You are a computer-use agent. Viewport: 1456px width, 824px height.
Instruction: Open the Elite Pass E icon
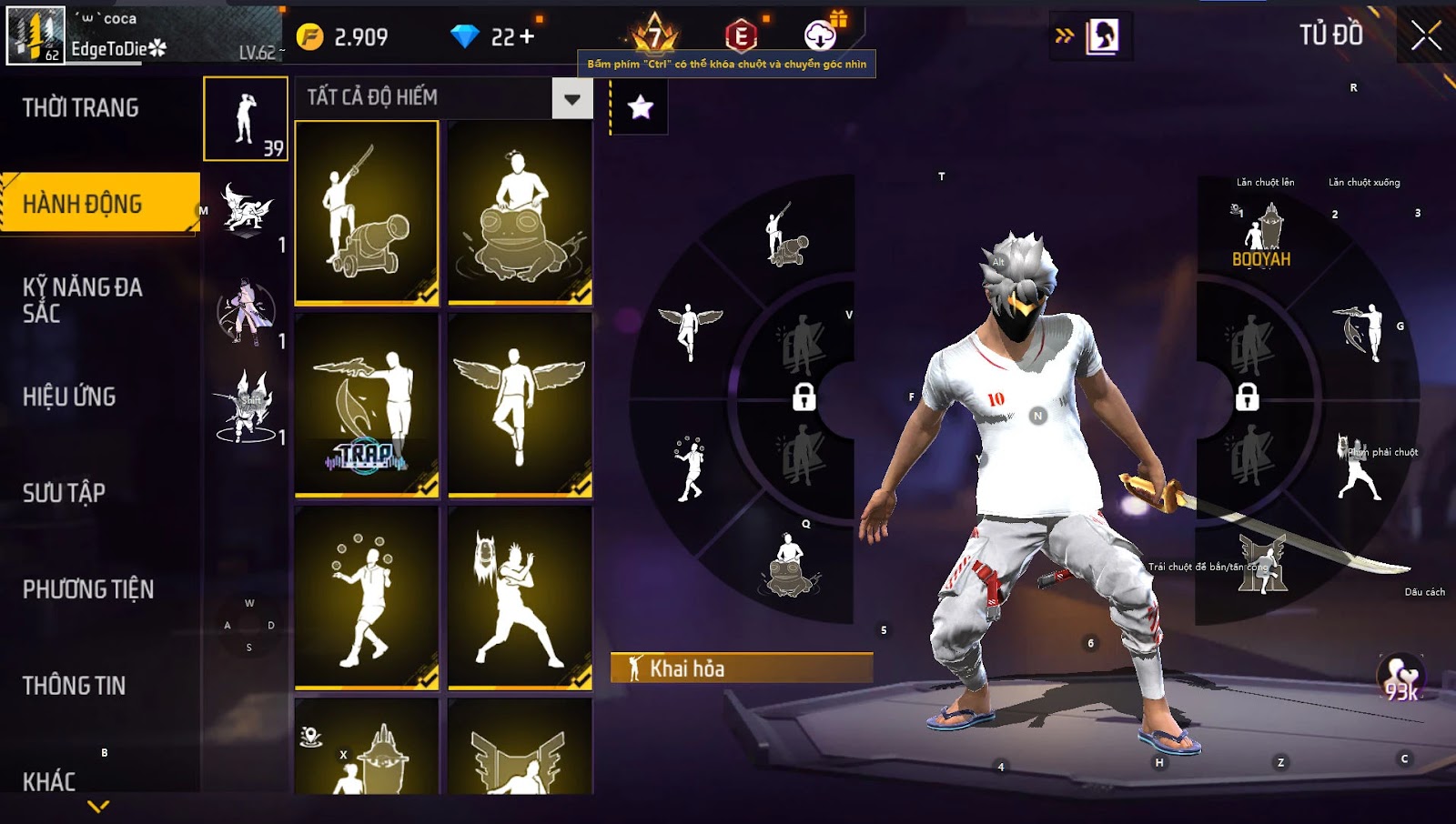pyautogui.click(x=741, y=36)
